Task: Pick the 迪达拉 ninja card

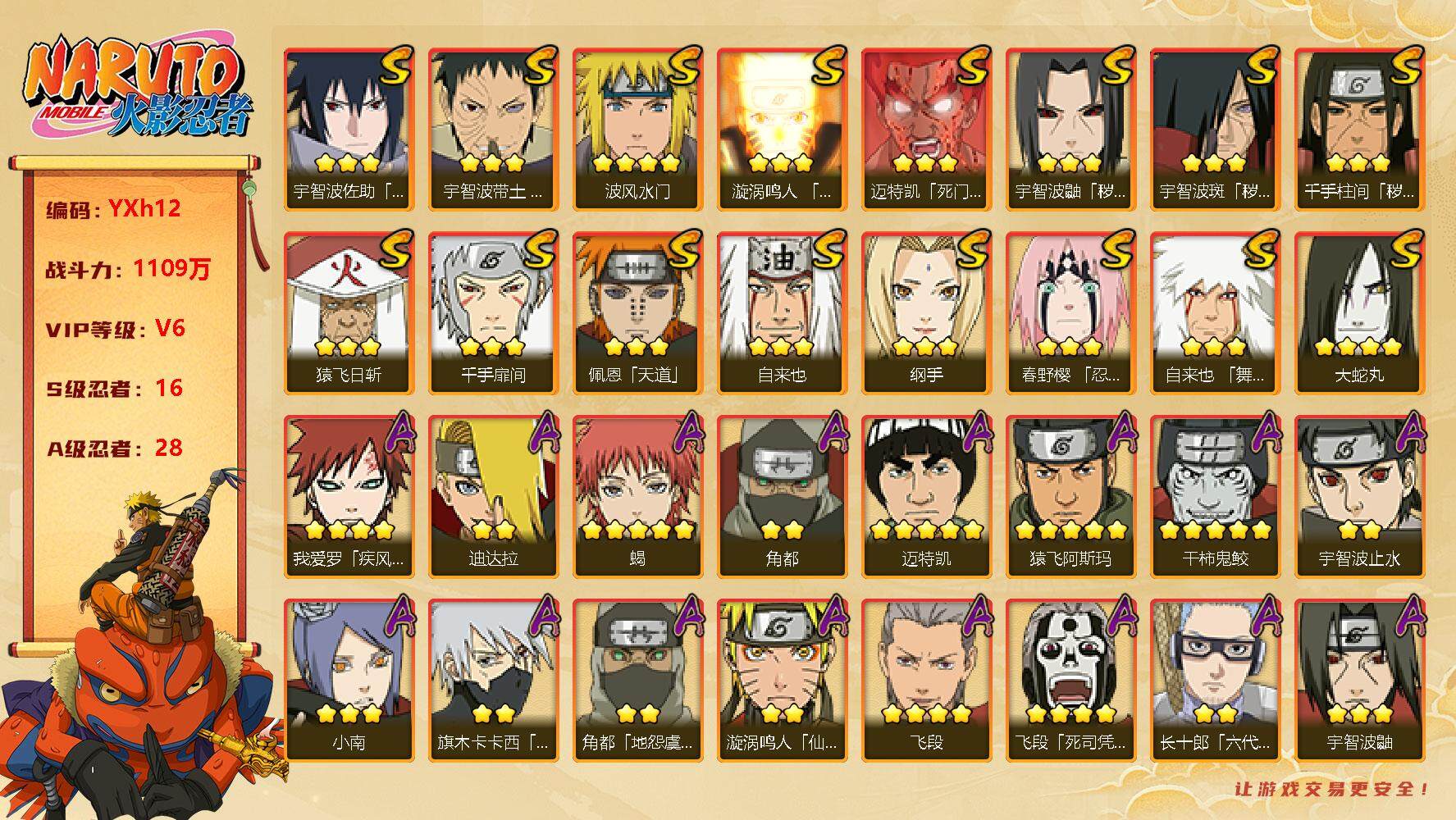Action: click(x=493, y=495)
